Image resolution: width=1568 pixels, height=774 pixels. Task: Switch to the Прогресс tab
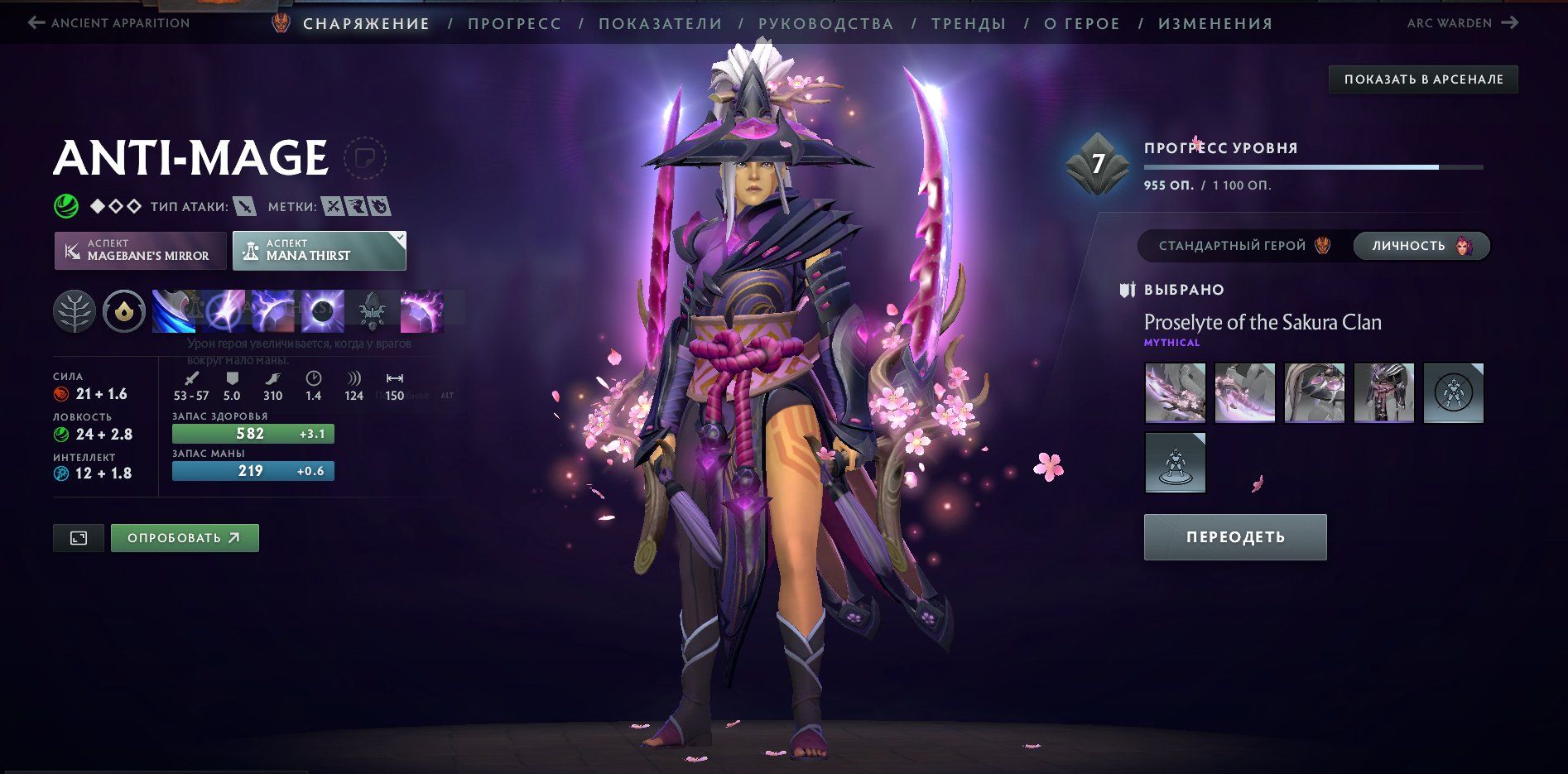coord(514,24)
